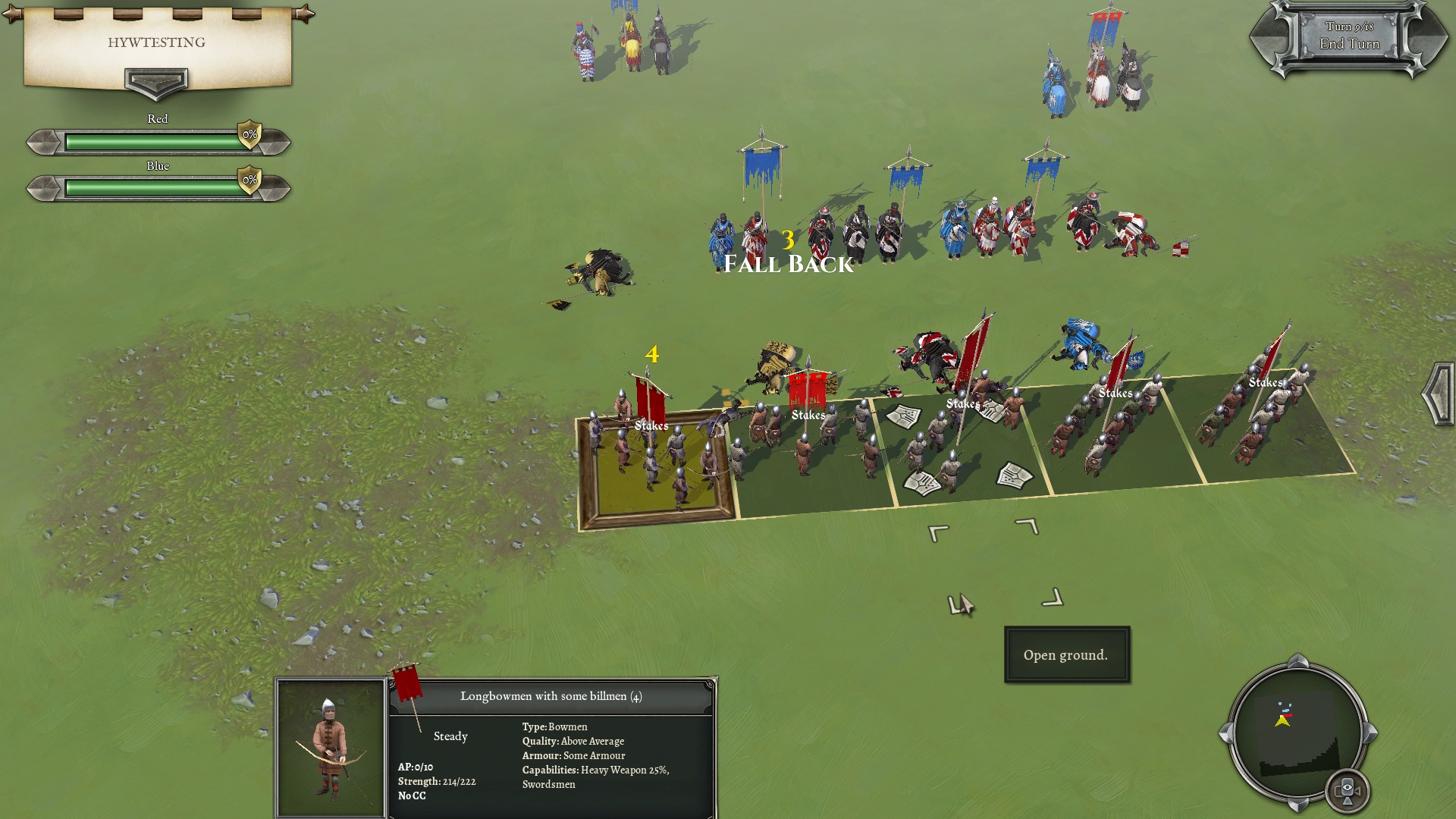
Task: Click the right arrow beside End Turn
Action: (1434, 38)
